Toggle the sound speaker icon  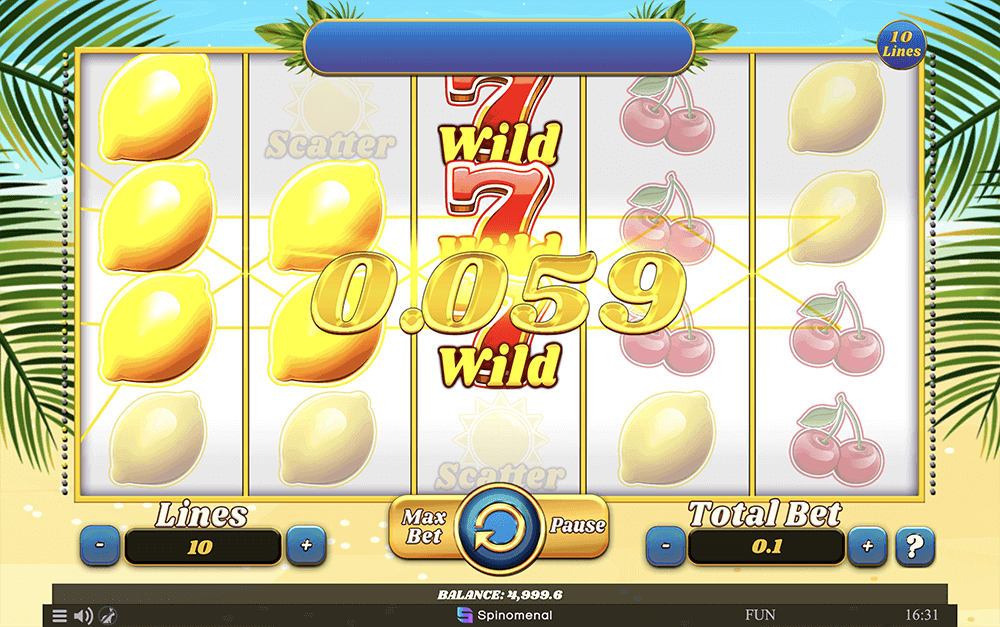click(84, 616)
